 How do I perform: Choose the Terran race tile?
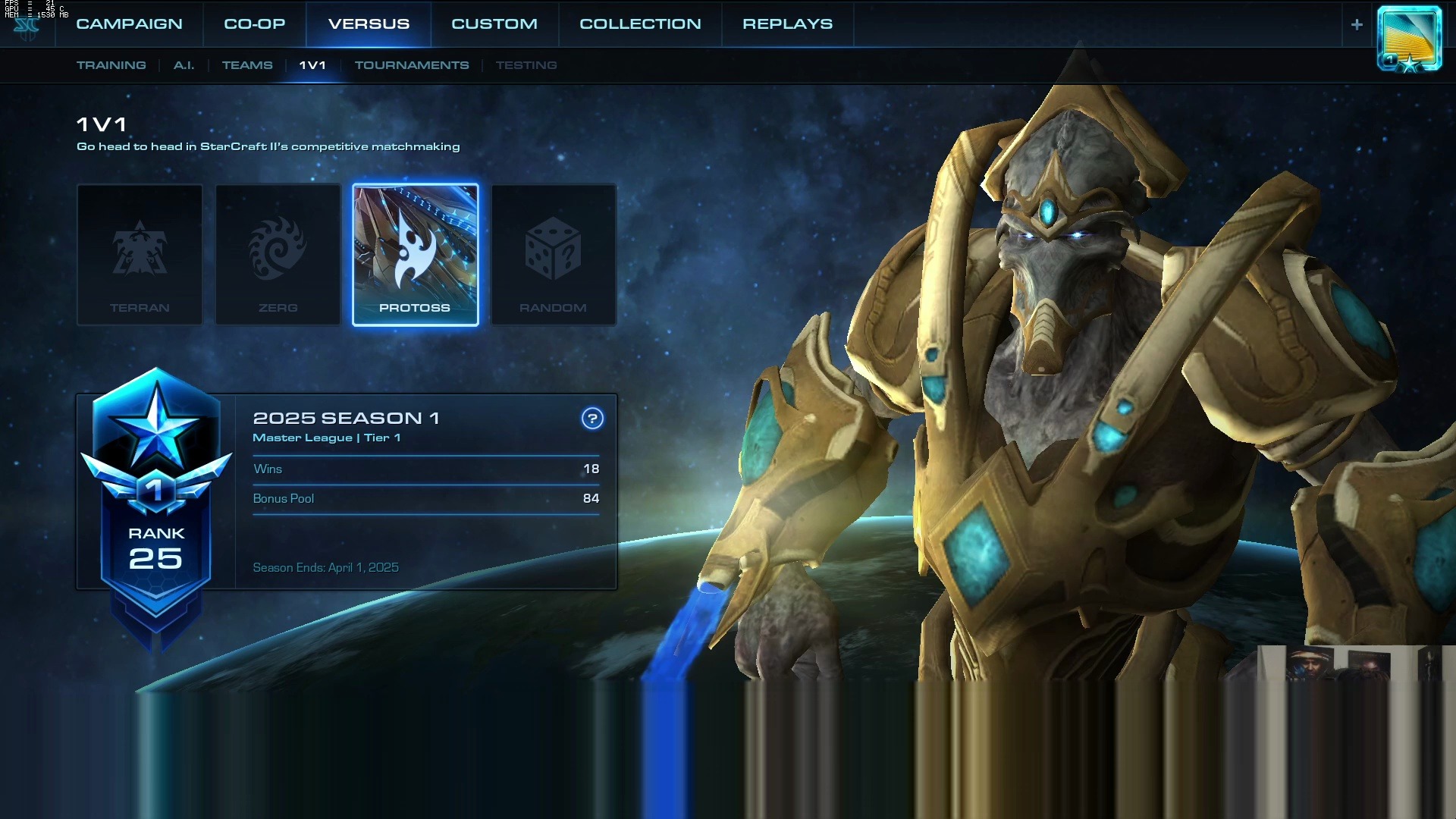(140, 255)
